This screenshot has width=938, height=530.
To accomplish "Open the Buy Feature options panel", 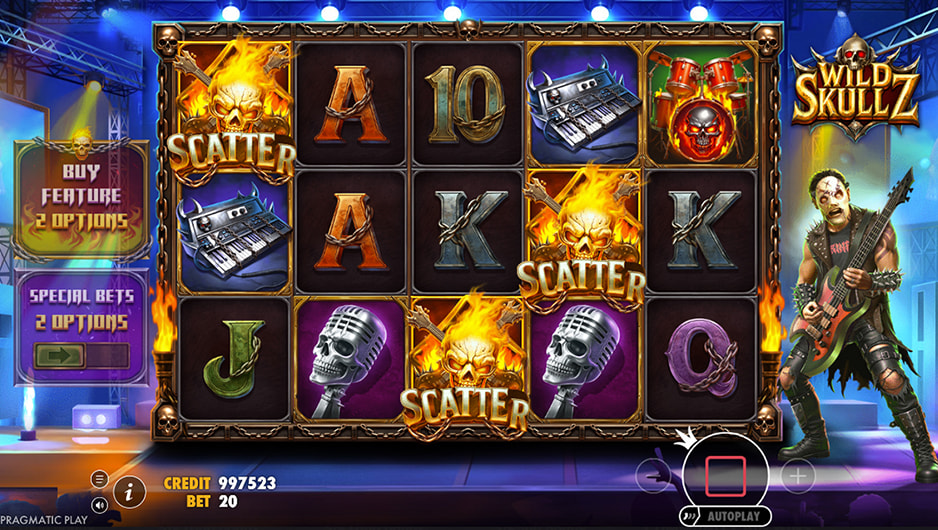I will click(82, 197).
